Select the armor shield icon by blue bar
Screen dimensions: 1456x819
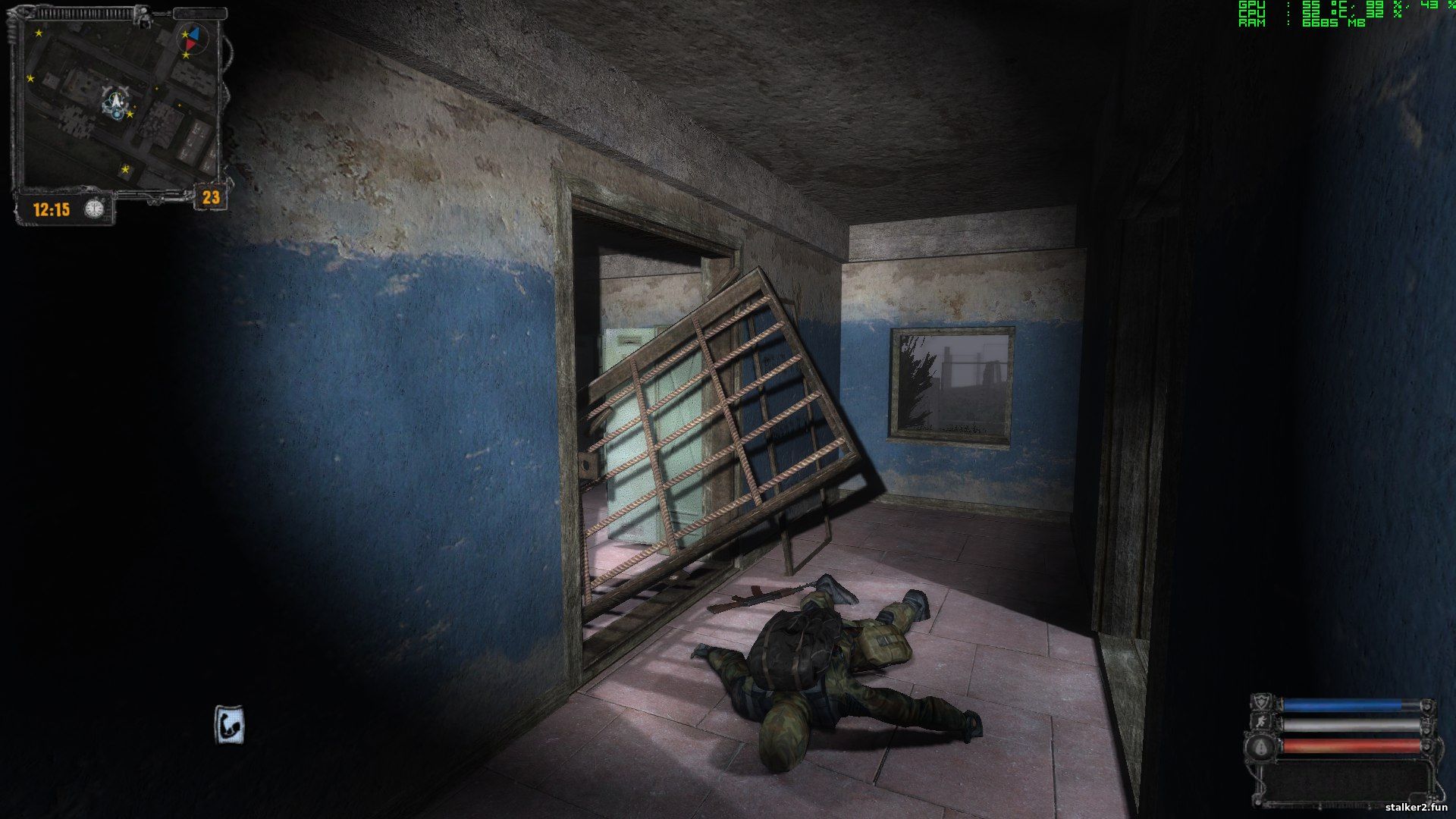[x=1260, y=702]
